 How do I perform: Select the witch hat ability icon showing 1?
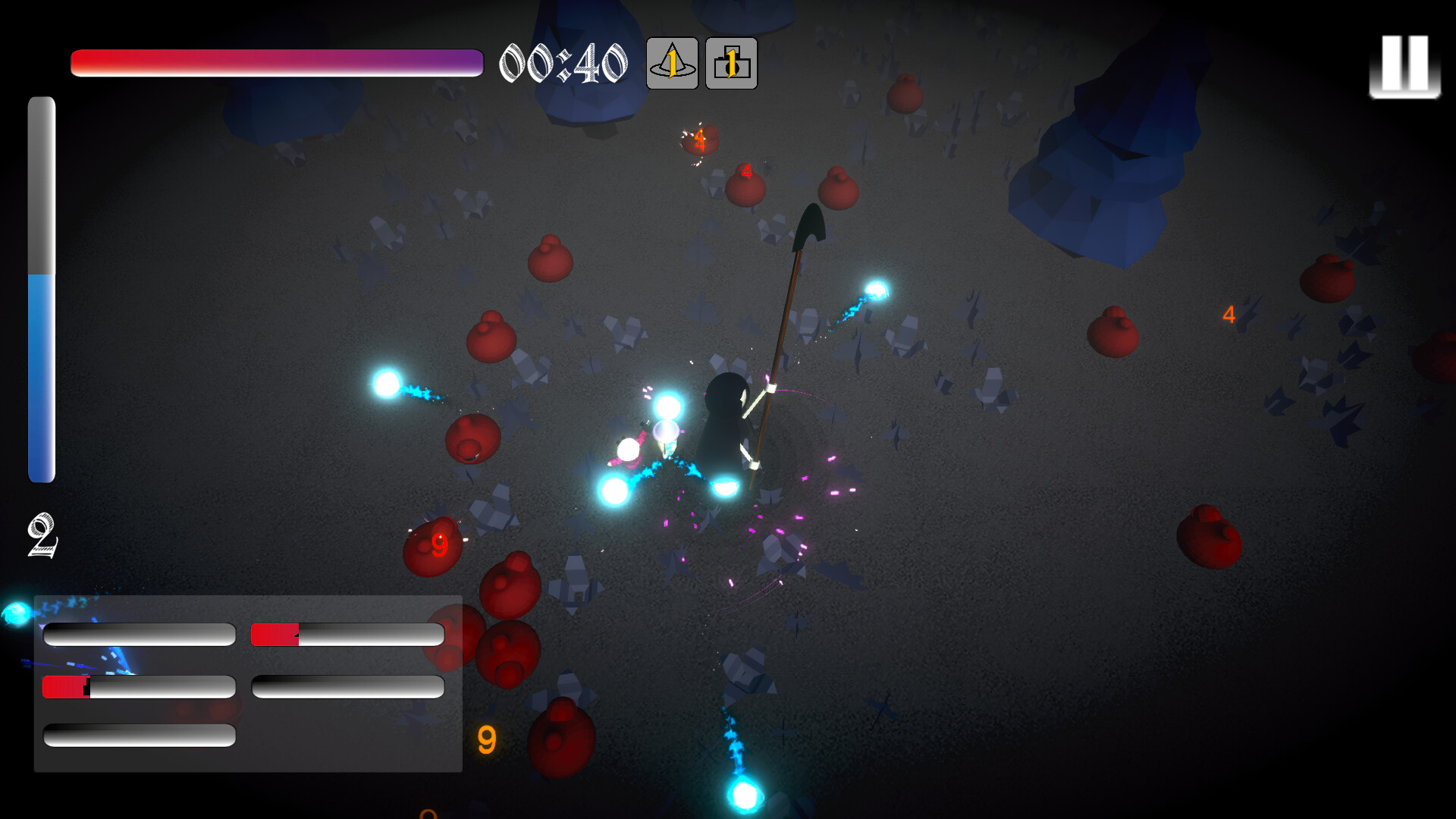(670, 64)
